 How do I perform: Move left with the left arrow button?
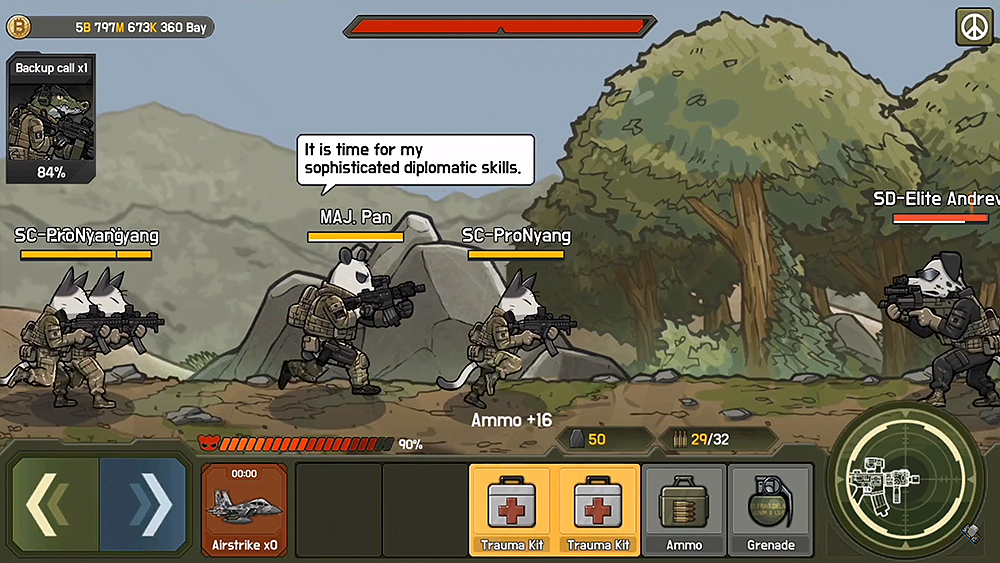click(x=55, y=505)
